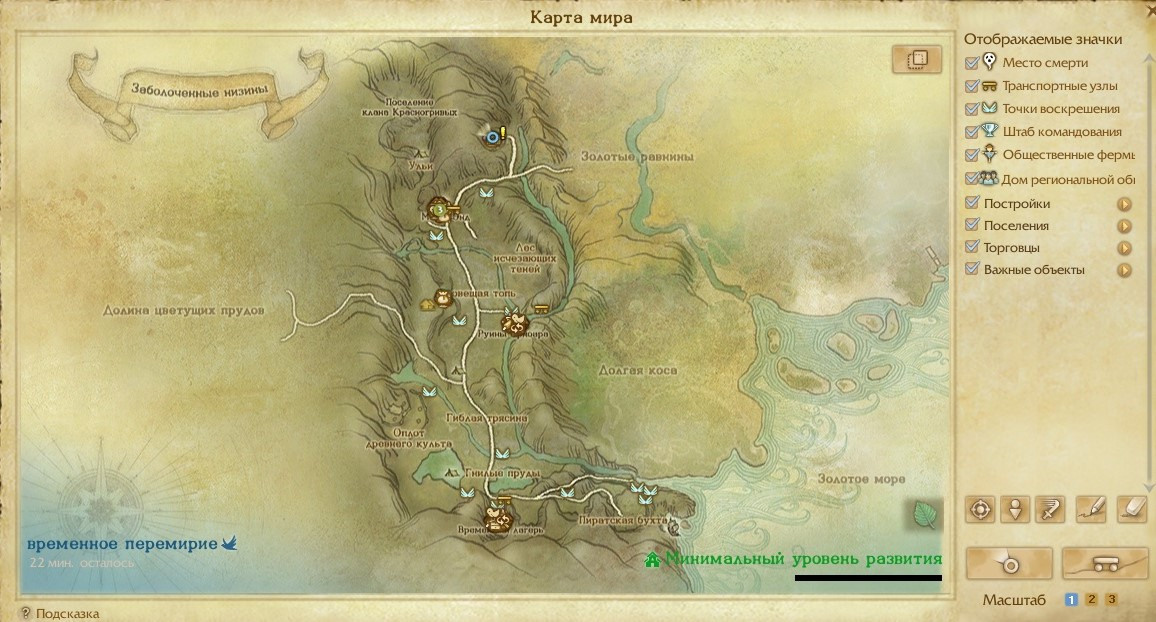Hide Штаб командования icons
The image size is (1156, 622).
pos(972,131)
